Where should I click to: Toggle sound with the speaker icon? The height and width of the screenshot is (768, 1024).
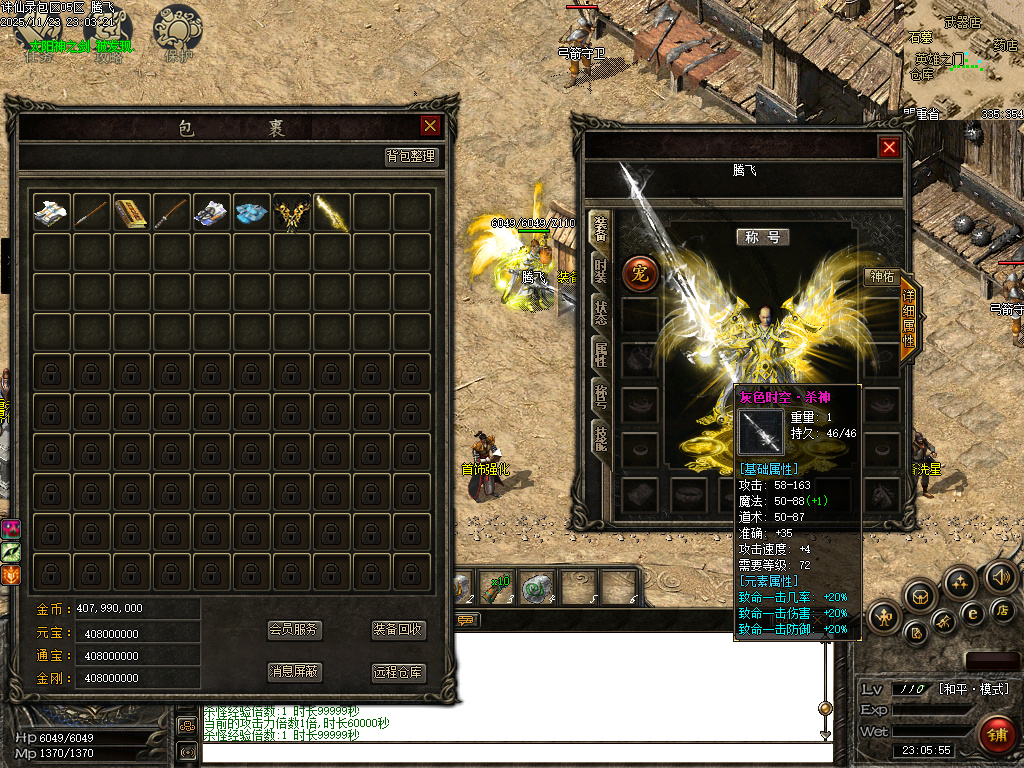click(x=1000, y=576)
